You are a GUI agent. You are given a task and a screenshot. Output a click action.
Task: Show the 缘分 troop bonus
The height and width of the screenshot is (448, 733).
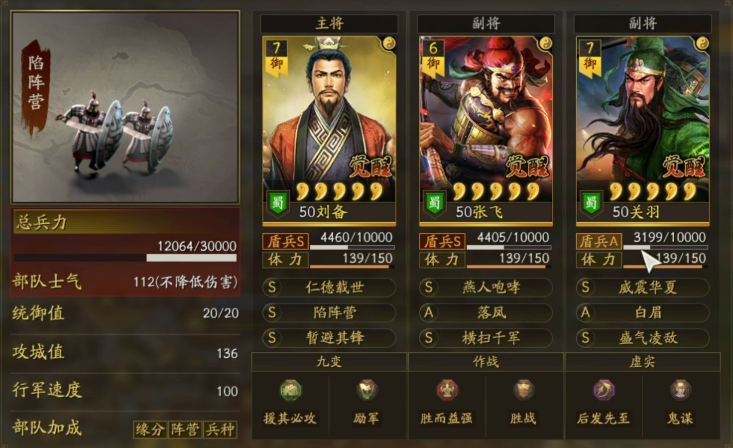pos(150,429)
